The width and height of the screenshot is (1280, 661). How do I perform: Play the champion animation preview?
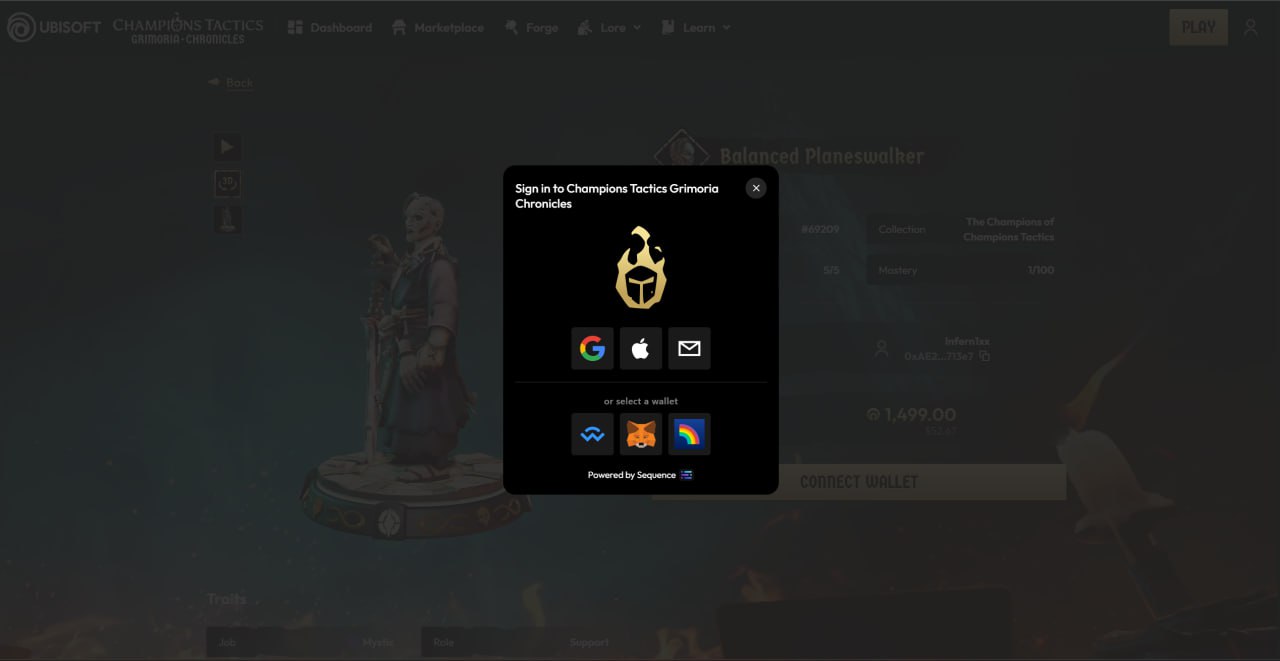[227, 147]
